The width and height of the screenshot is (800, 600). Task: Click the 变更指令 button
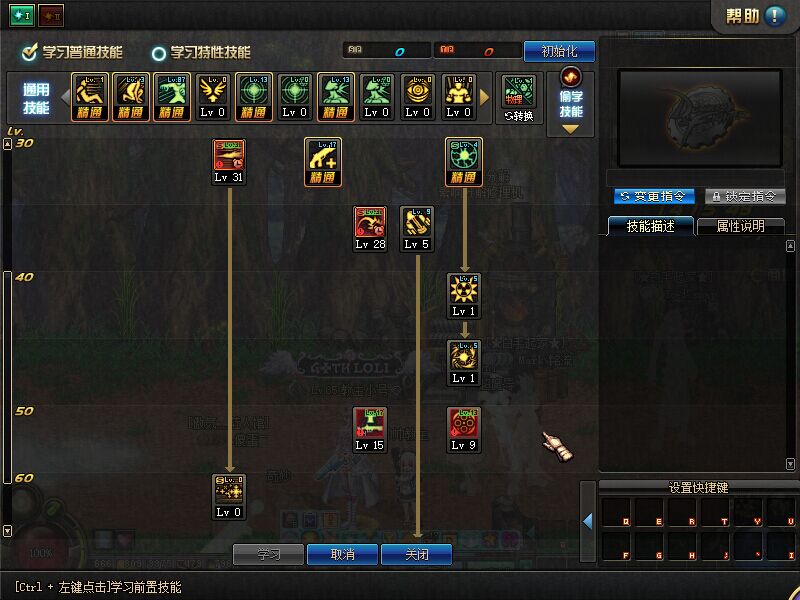coord(653,196)
